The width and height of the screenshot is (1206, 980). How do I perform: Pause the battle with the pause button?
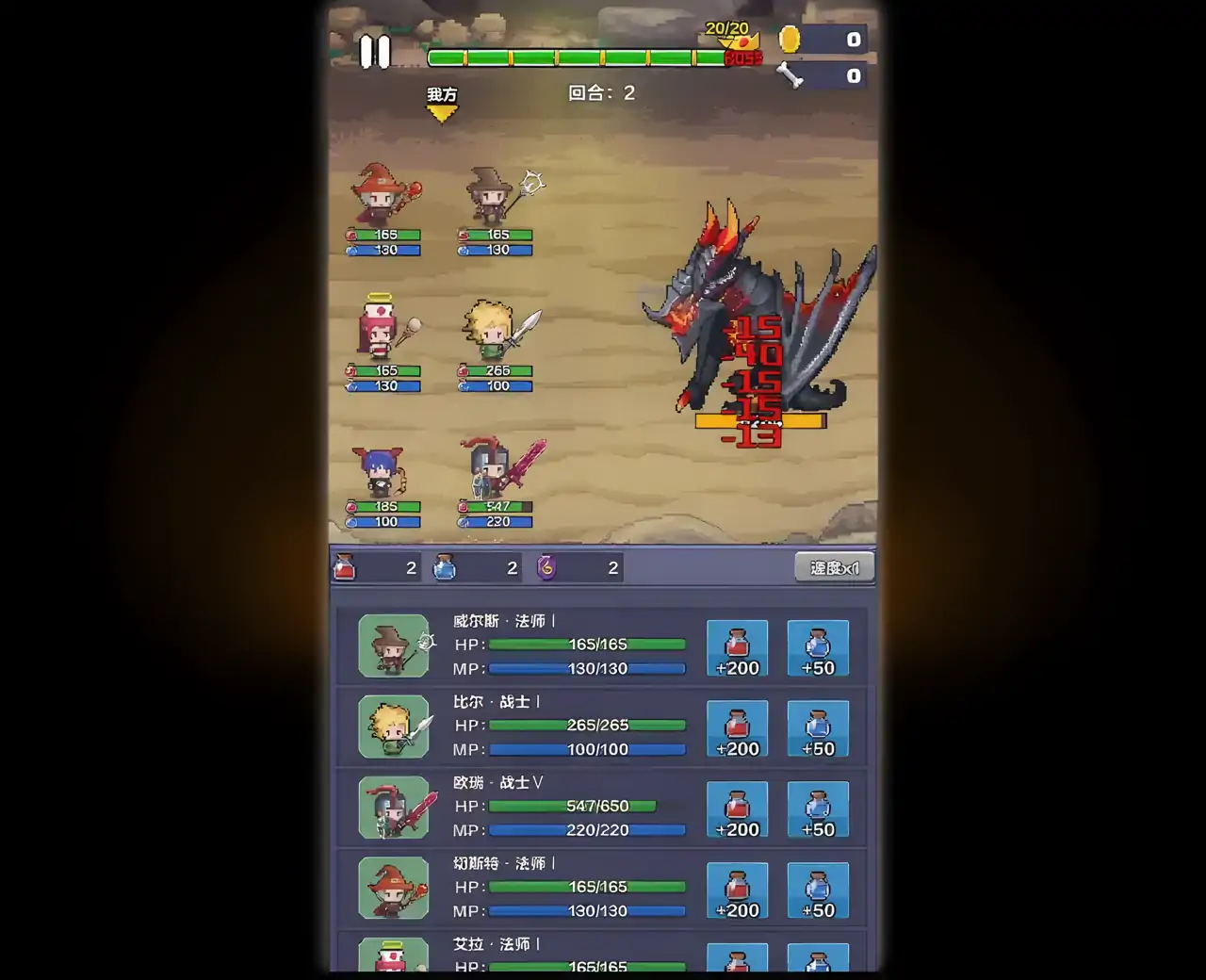point(375,52)
